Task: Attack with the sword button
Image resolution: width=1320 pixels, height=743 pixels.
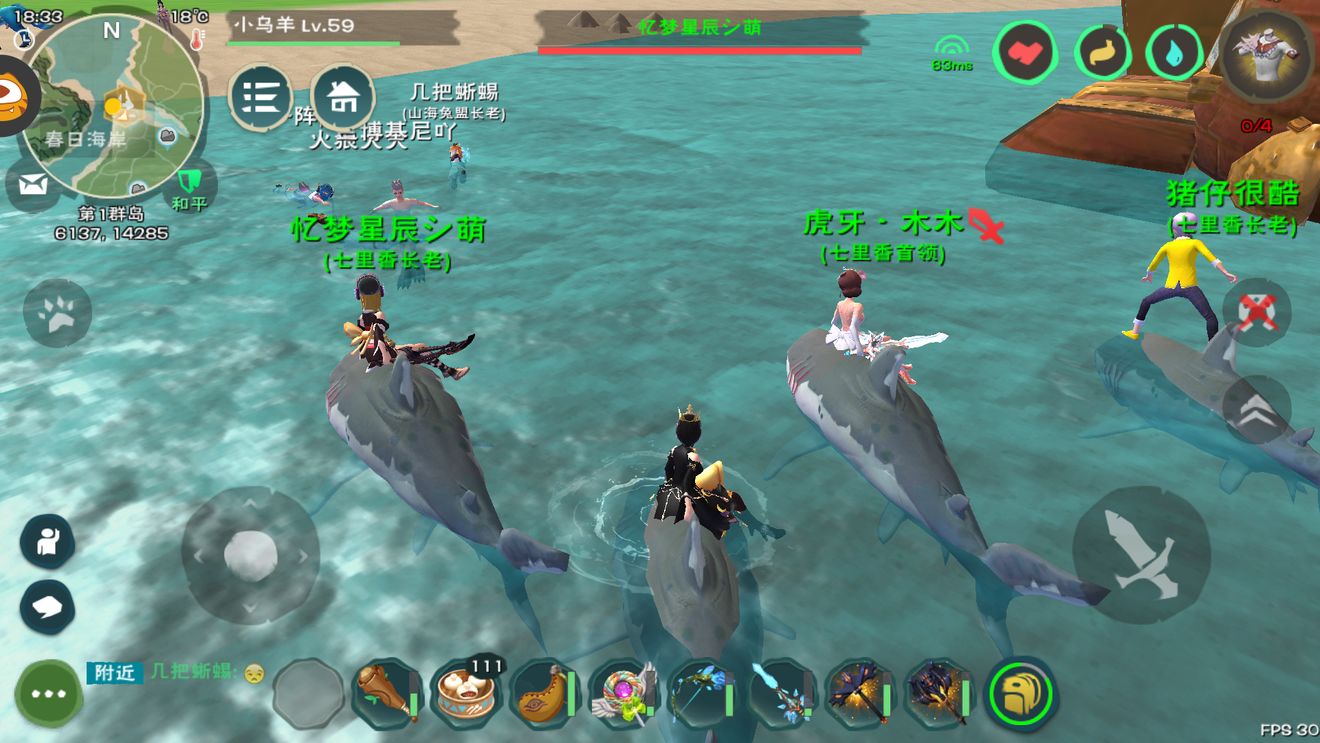Action: point(1140,554)
